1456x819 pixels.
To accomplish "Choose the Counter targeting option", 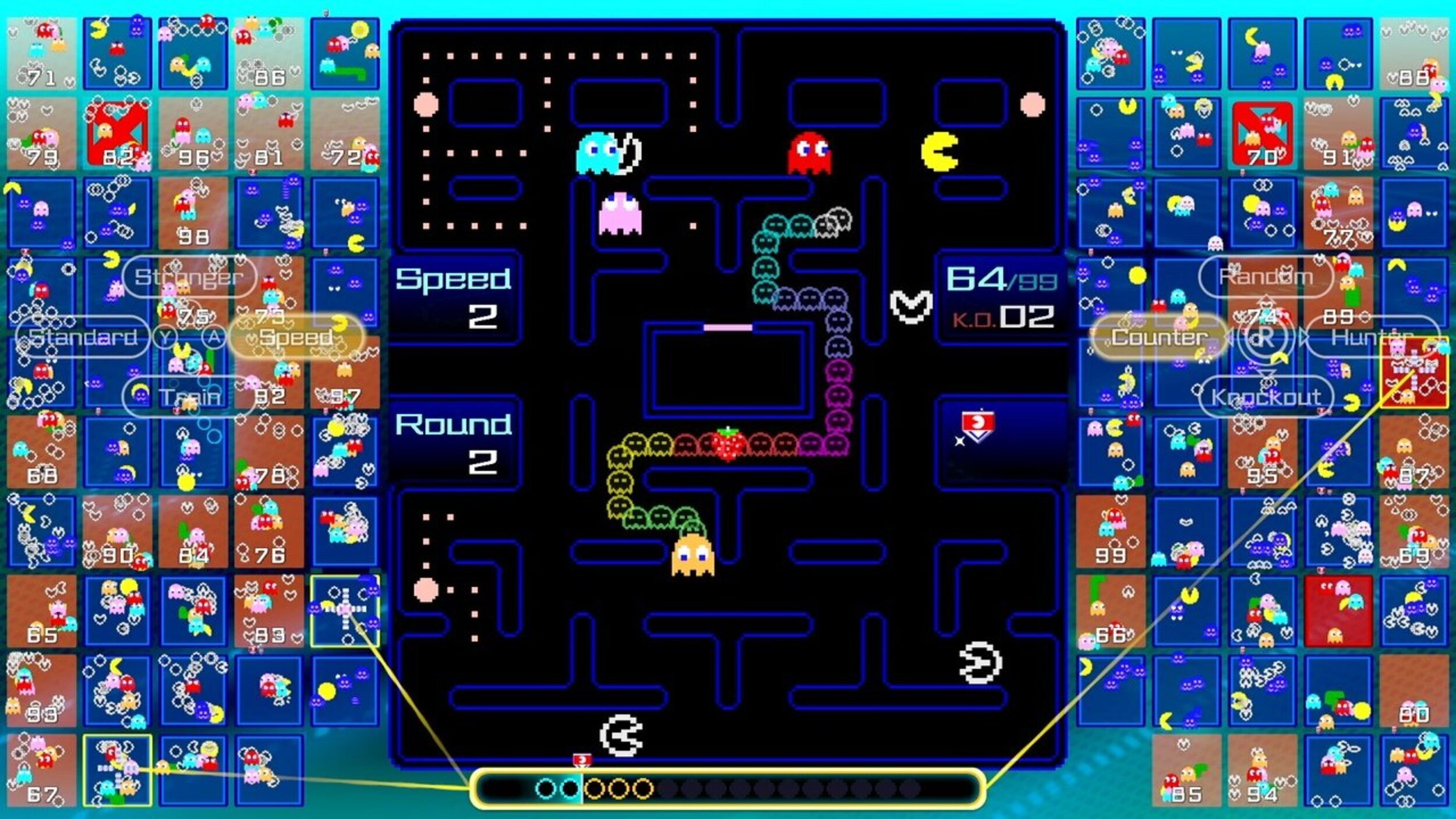I will point(1159,336).
